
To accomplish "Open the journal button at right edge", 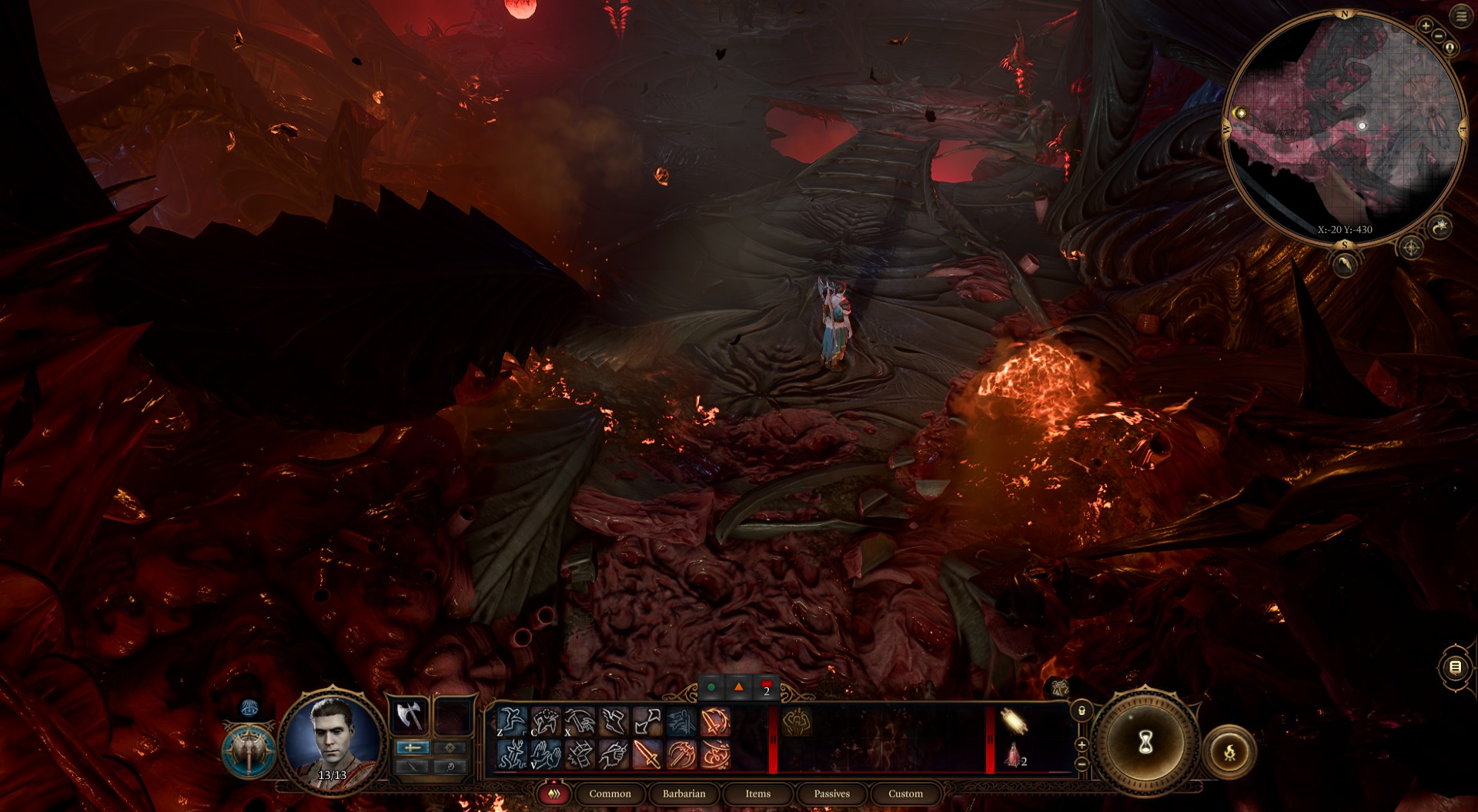I will point(1455,667).
